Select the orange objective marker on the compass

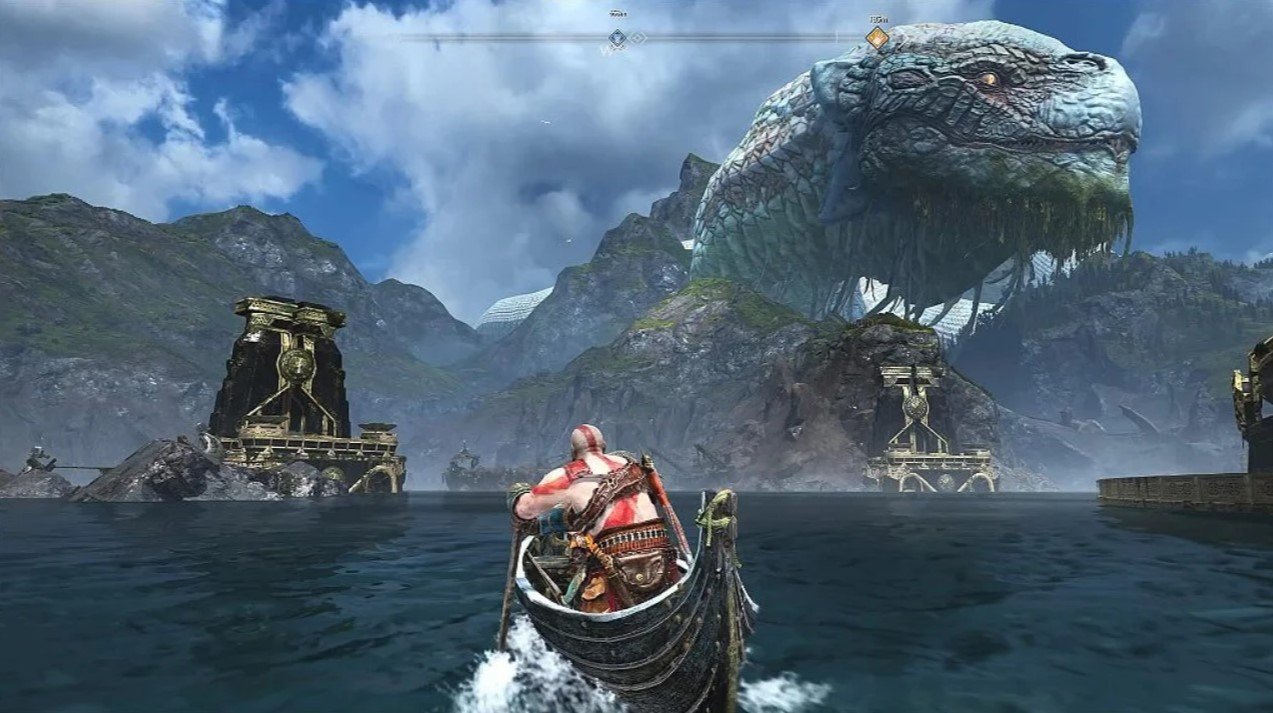[x=877, y=38]
